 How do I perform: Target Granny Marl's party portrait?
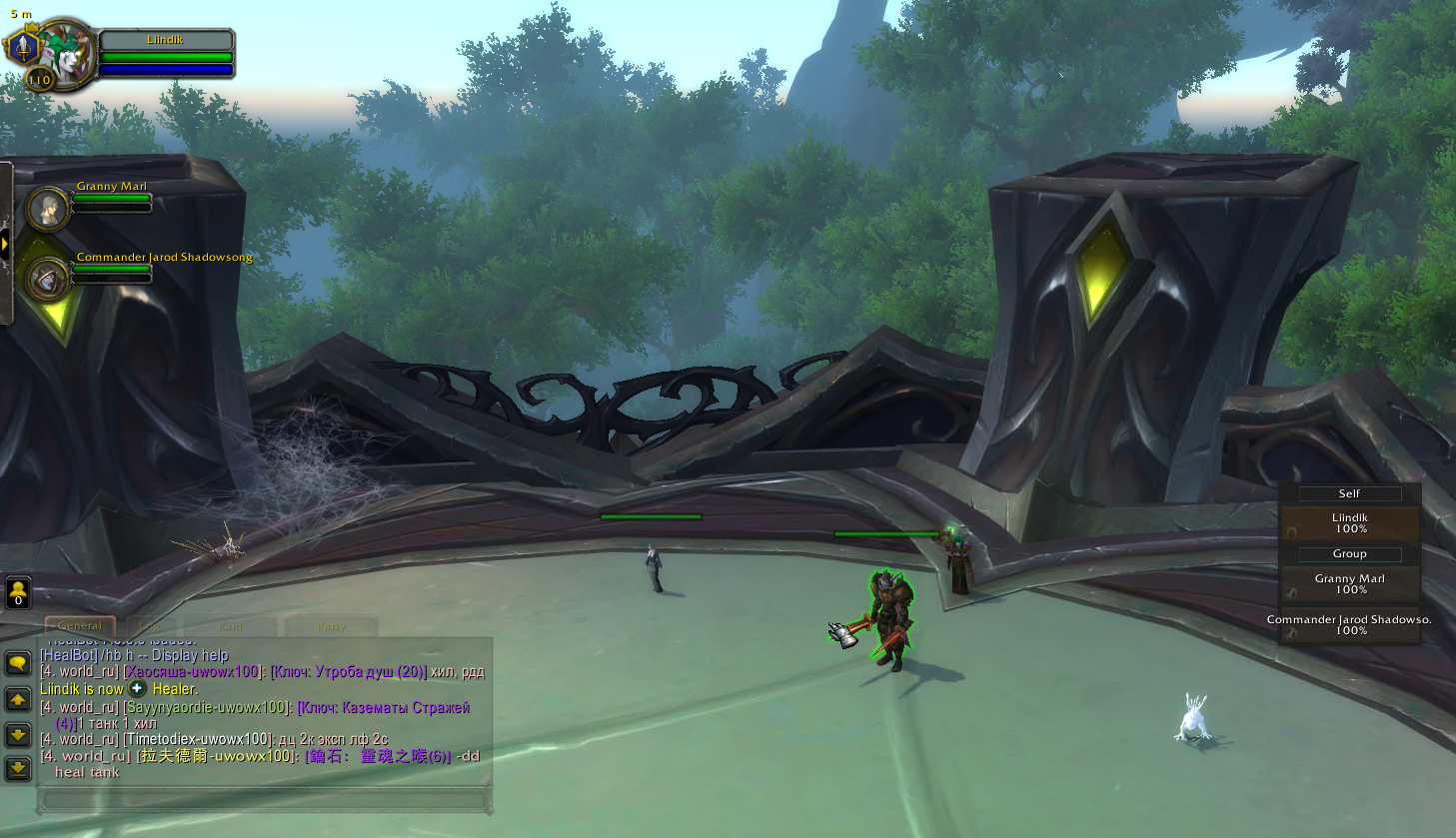point(47,208)
